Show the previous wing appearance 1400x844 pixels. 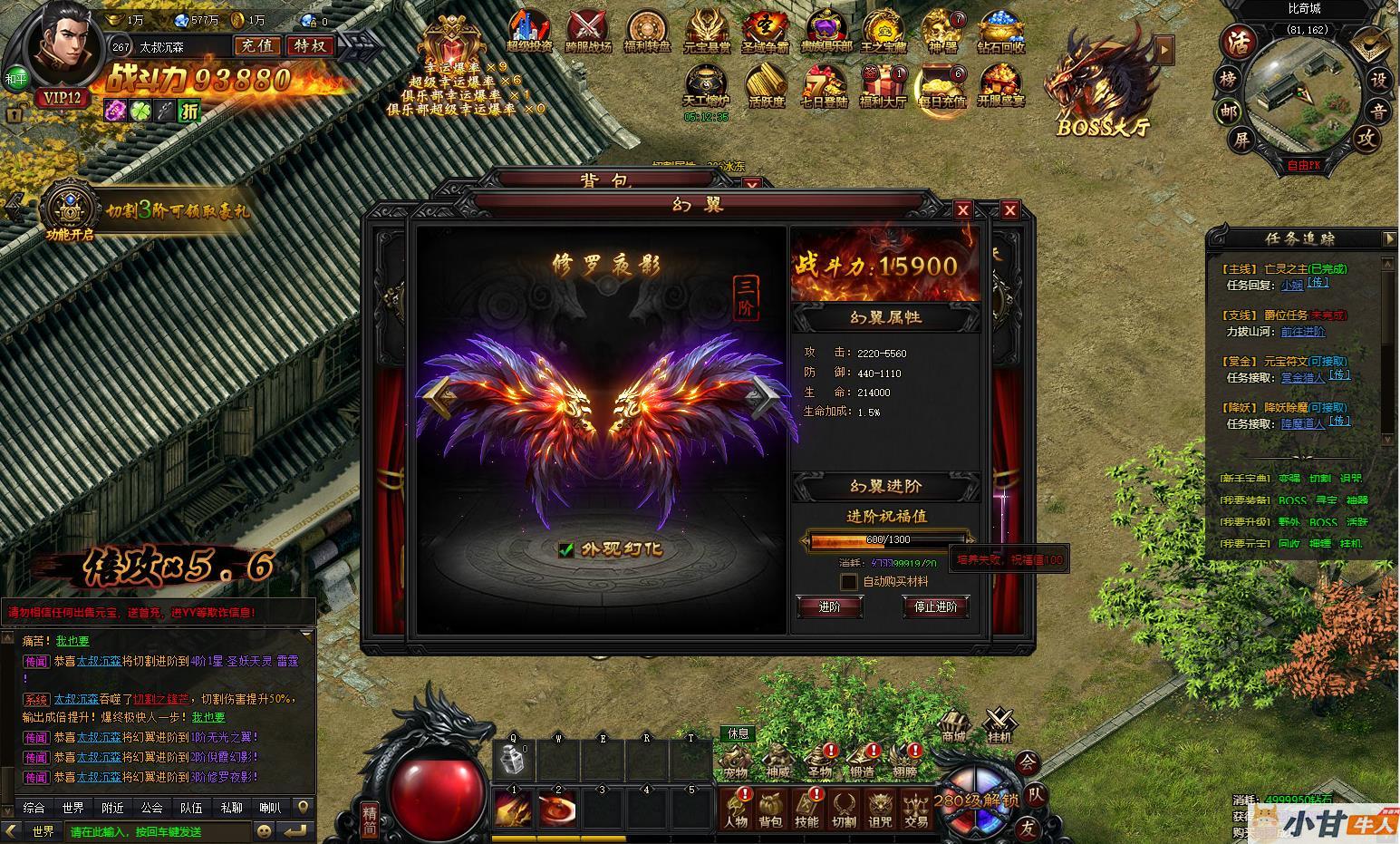441,395
